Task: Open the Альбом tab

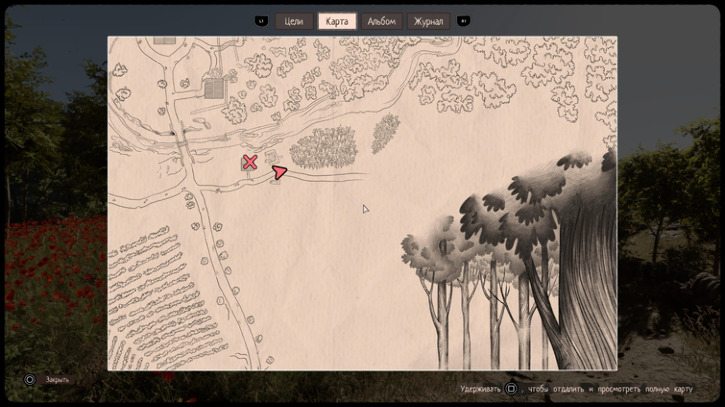Action: point(382,21)
